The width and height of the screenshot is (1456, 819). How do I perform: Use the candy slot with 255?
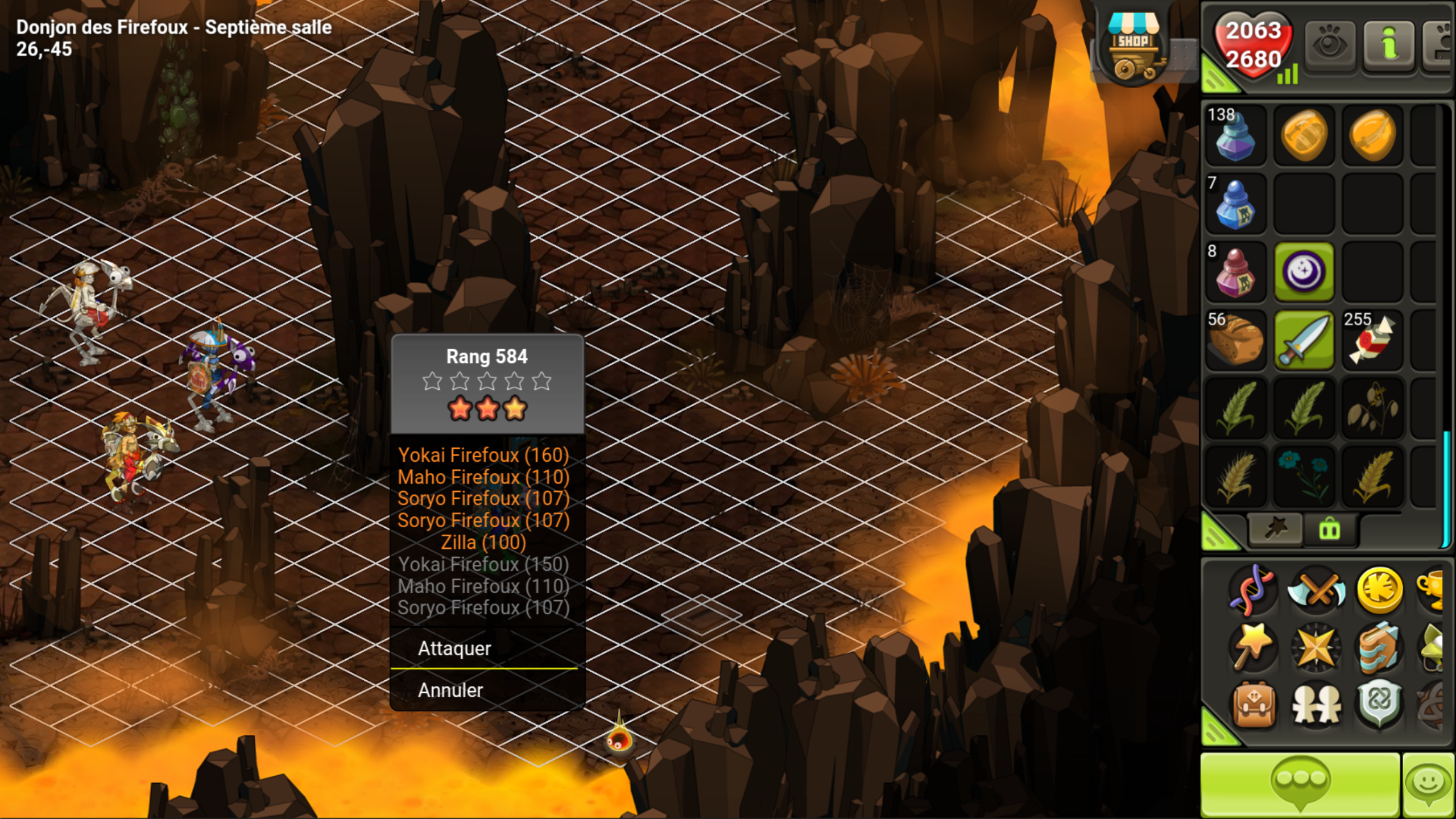click(1372, 340)
